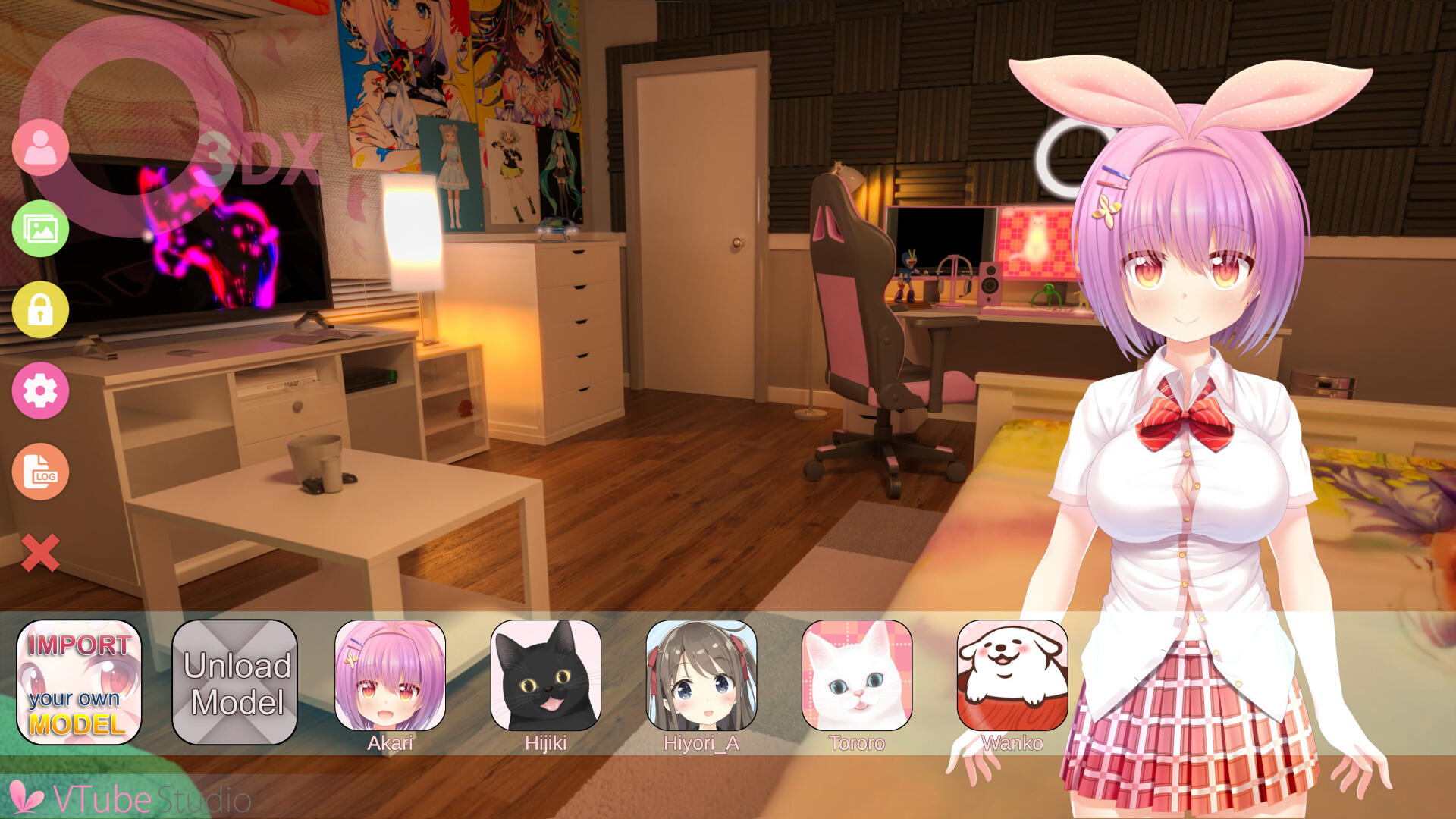Click Unload Model to remove the current model
Image resolution: width=1456 pixels, height=819 pixels.
[234, 682]
